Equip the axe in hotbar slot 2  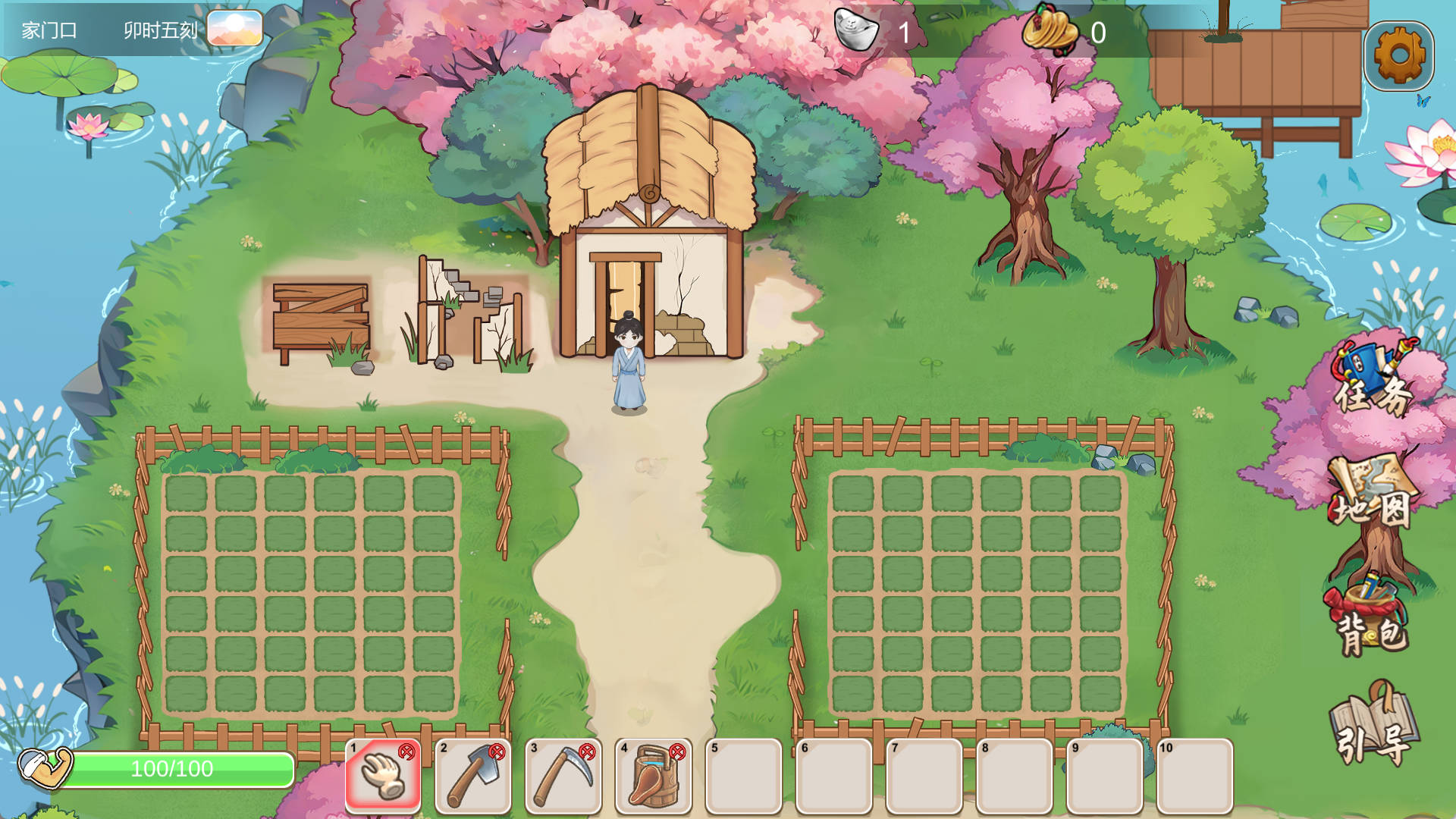pos(473,776)
